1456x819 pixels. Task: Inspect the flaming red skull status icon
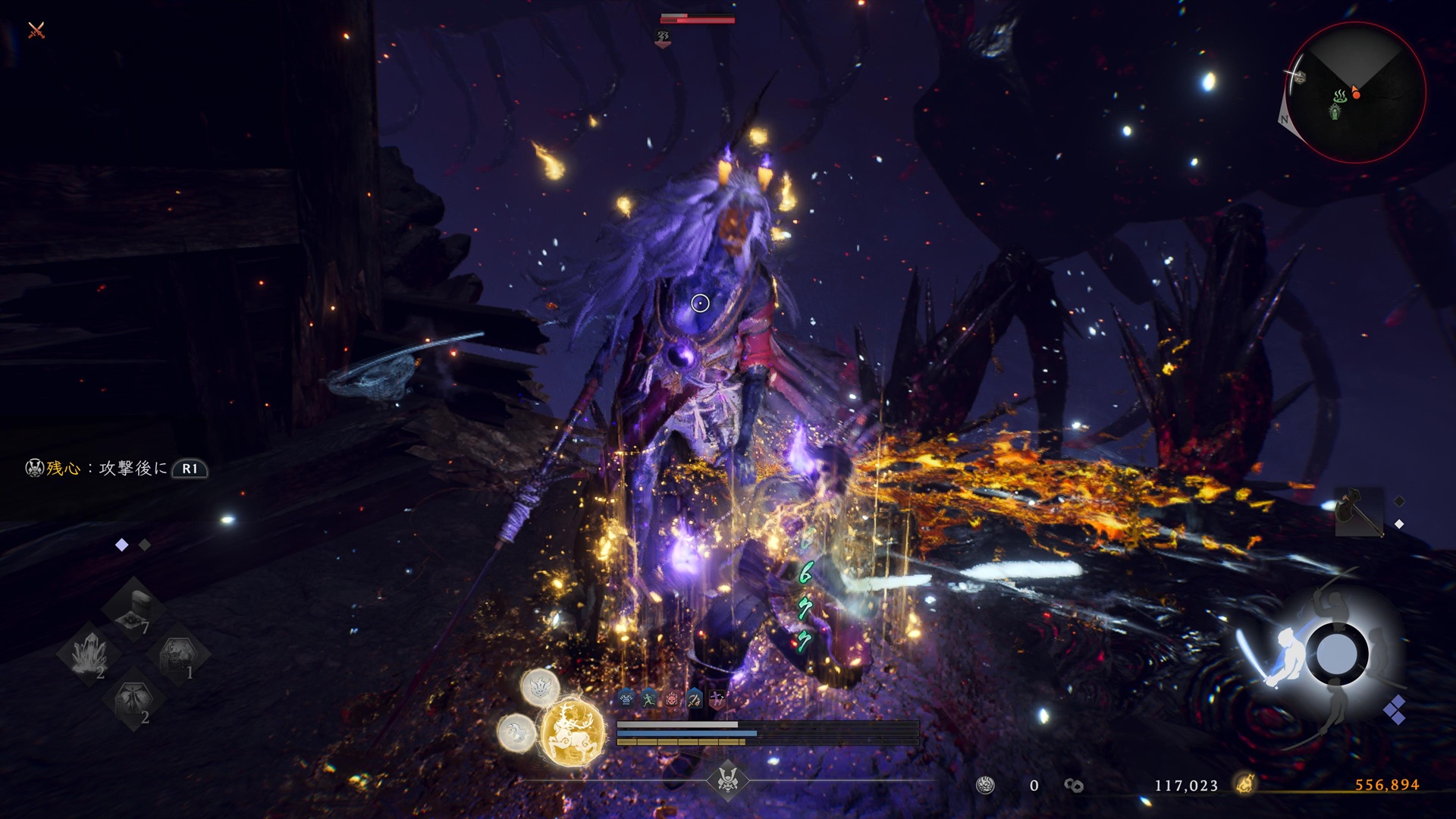pos(672,698)
